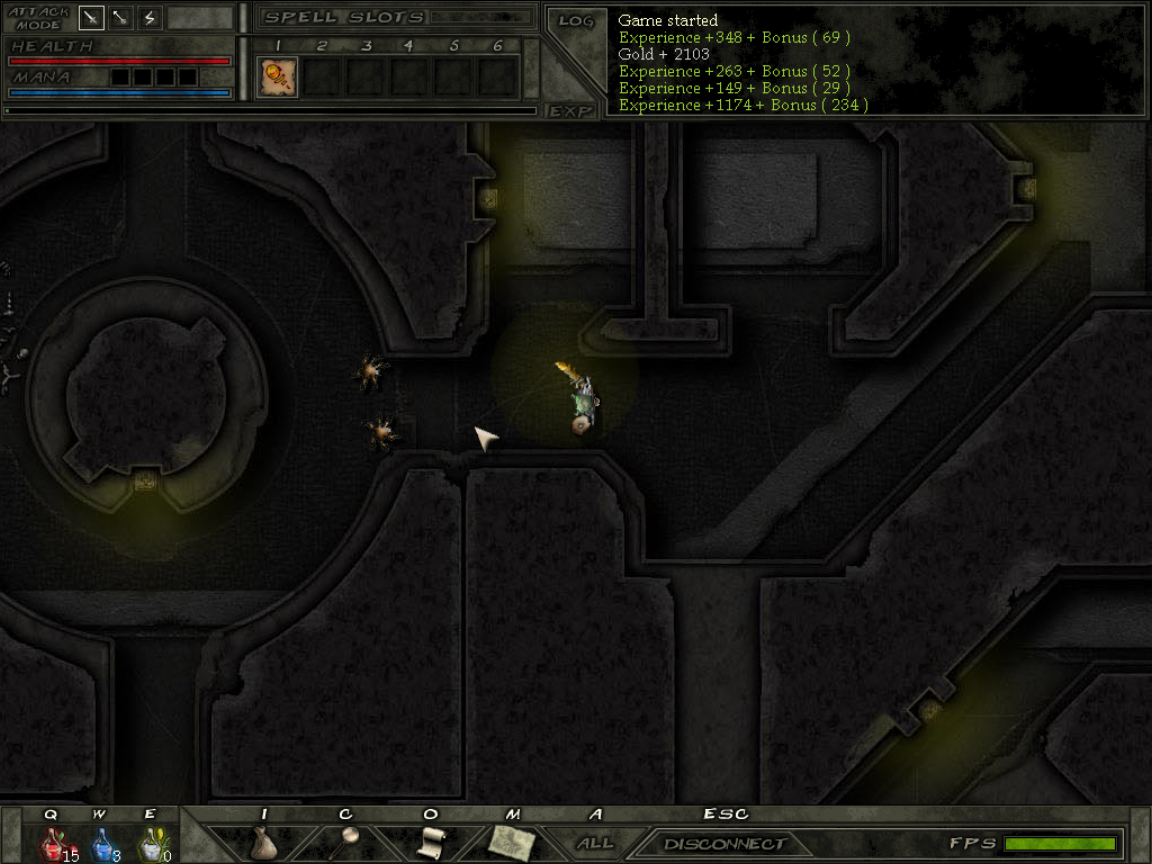The height and width of the screenshot is (864, 1152).
Task: Open the LOG tab
Action: [x=576, y=21]
